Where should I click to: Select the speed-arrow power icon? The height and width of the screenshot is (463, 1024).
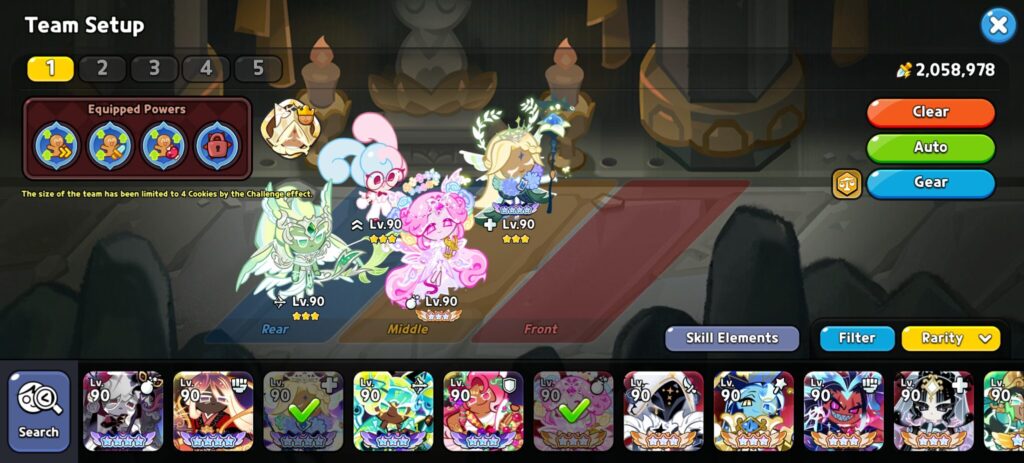click(x=57, y=145)
